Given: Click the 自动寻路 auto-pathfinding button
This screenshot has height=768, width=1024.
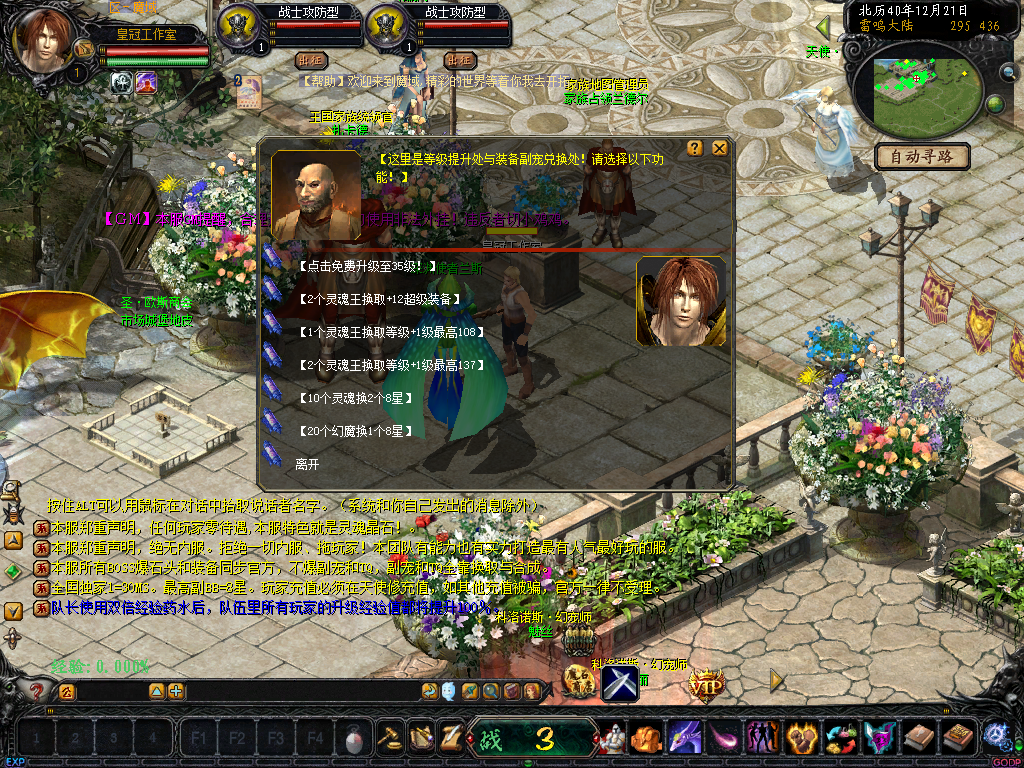Looking at the screenshot, I should pyautogui.click(x=923, y=156).
